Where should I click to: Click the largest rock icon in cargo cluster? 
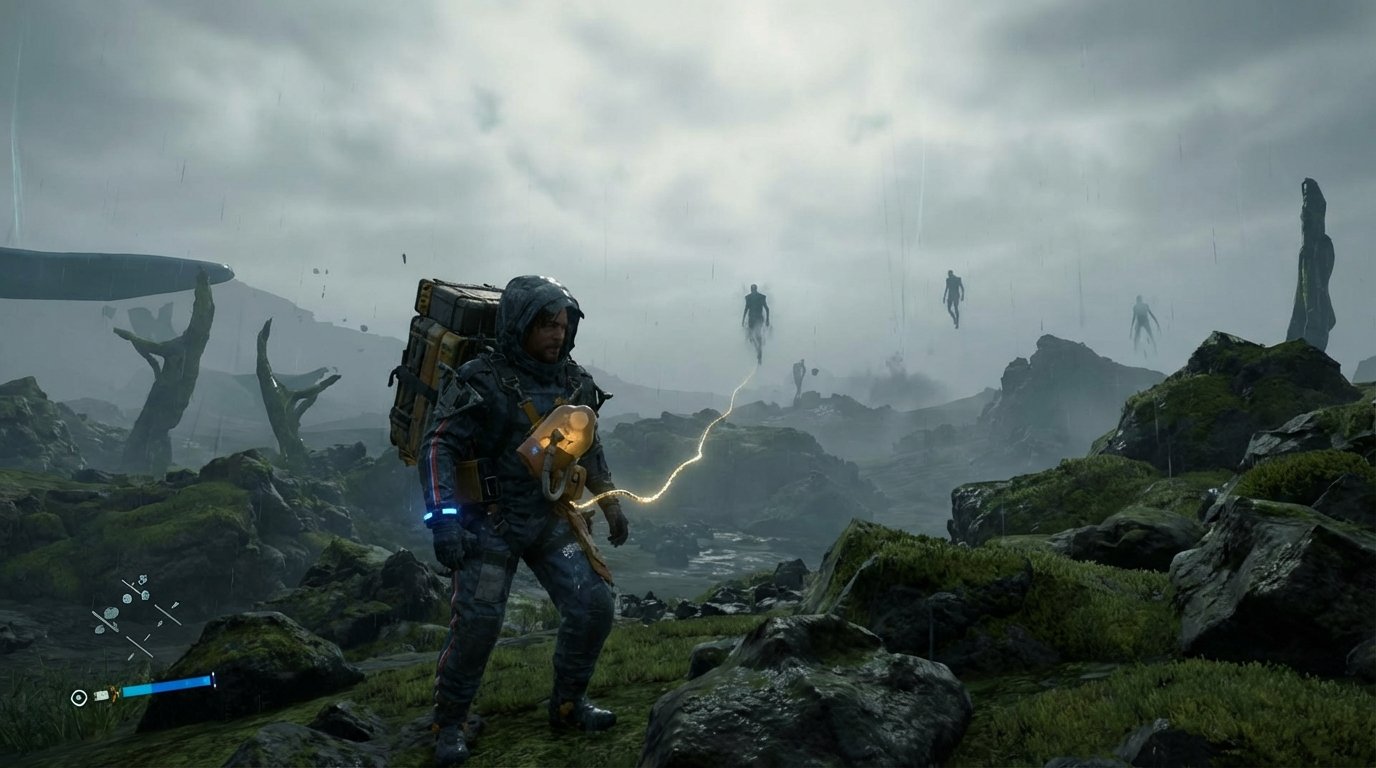coord(110,614)
